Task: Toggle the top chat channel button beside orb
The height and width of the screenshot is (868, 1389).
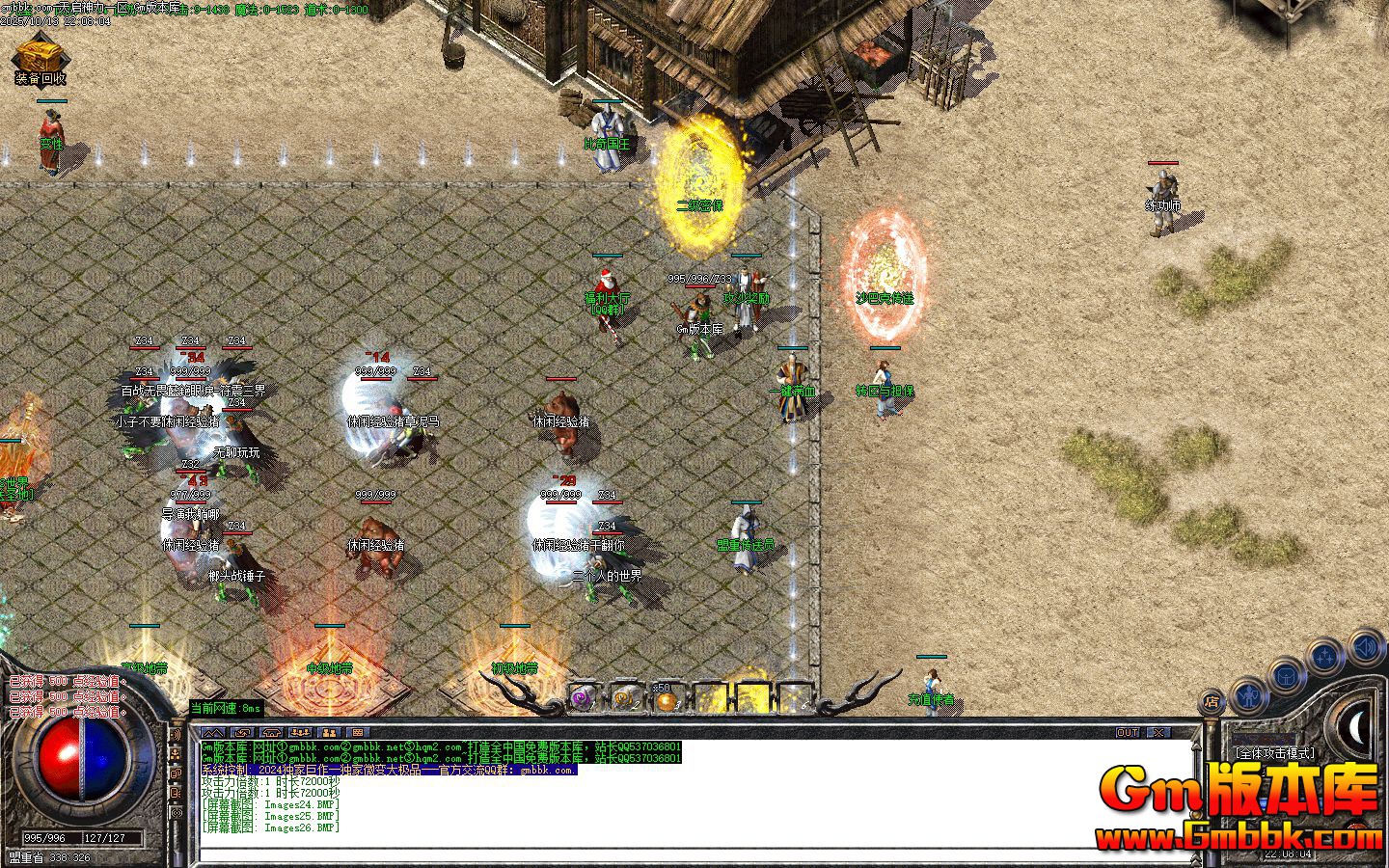Action: [176, 735]
